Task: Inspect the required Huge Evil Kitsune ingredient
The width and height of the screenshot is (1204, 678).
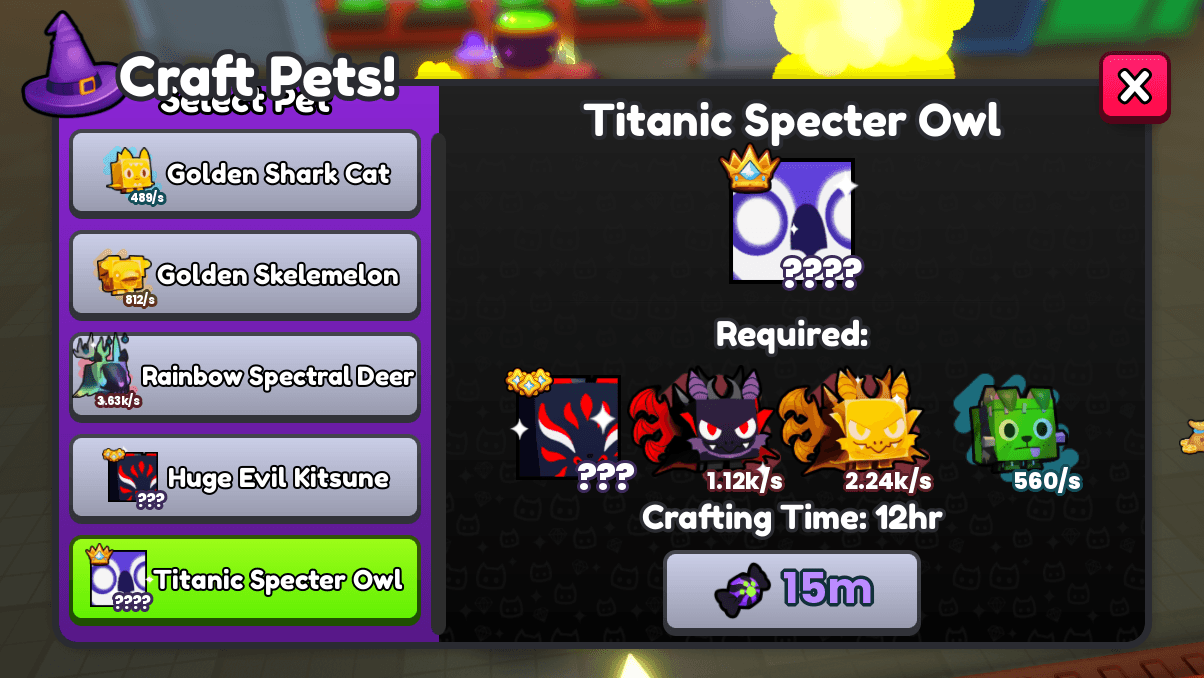Action: (x=568, y=428)
